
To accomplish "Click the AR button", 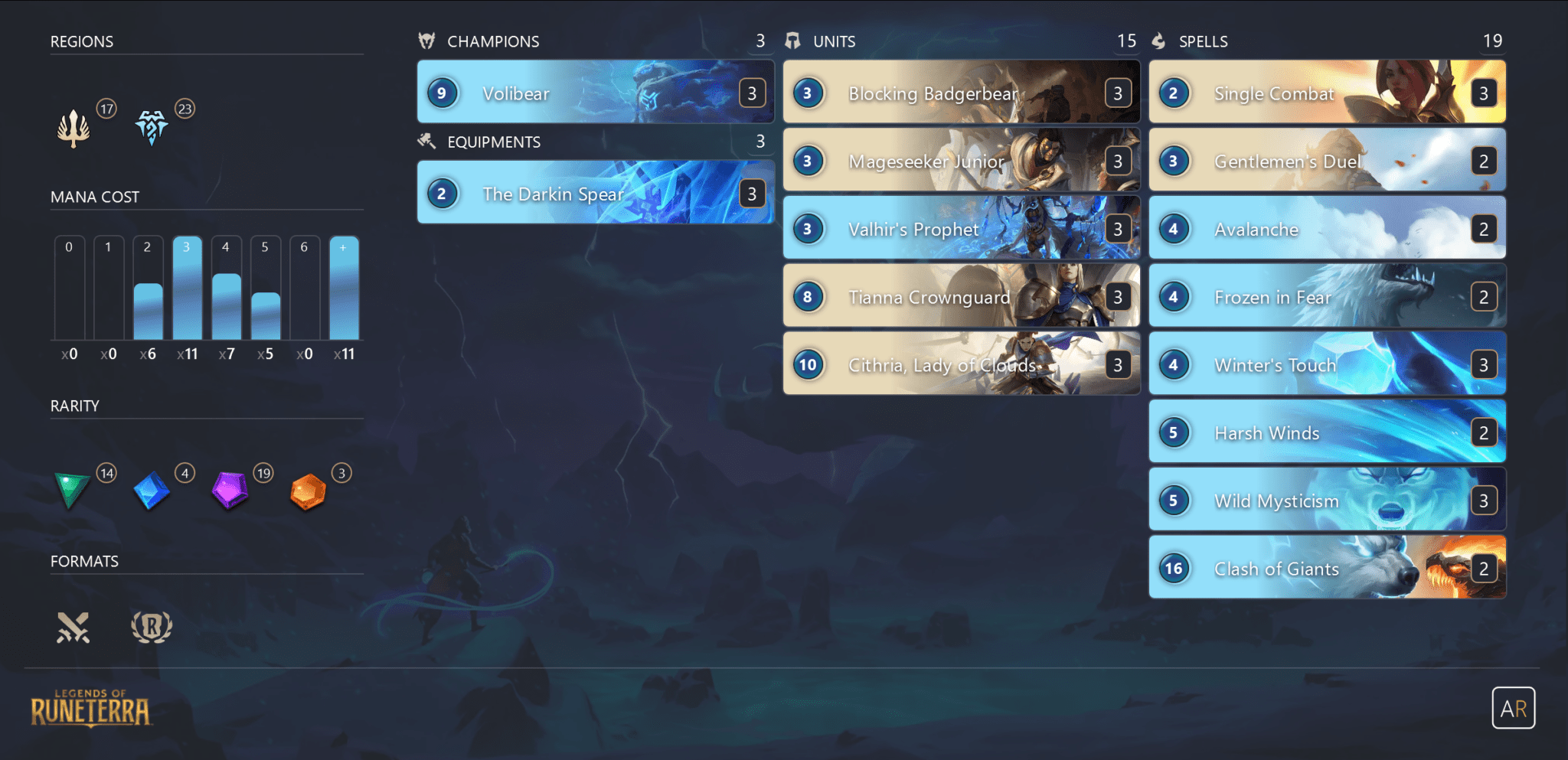I will (x=1514, y=708).
